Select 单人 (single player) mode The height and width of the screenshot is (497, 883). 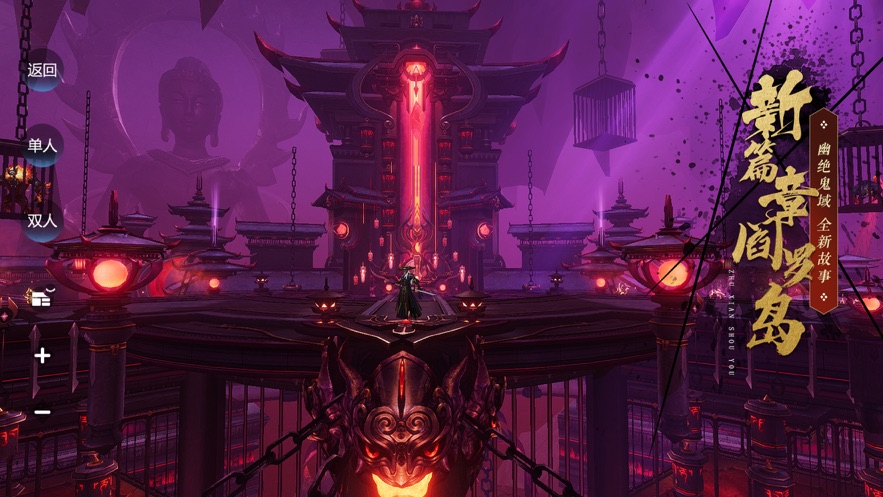43,146
